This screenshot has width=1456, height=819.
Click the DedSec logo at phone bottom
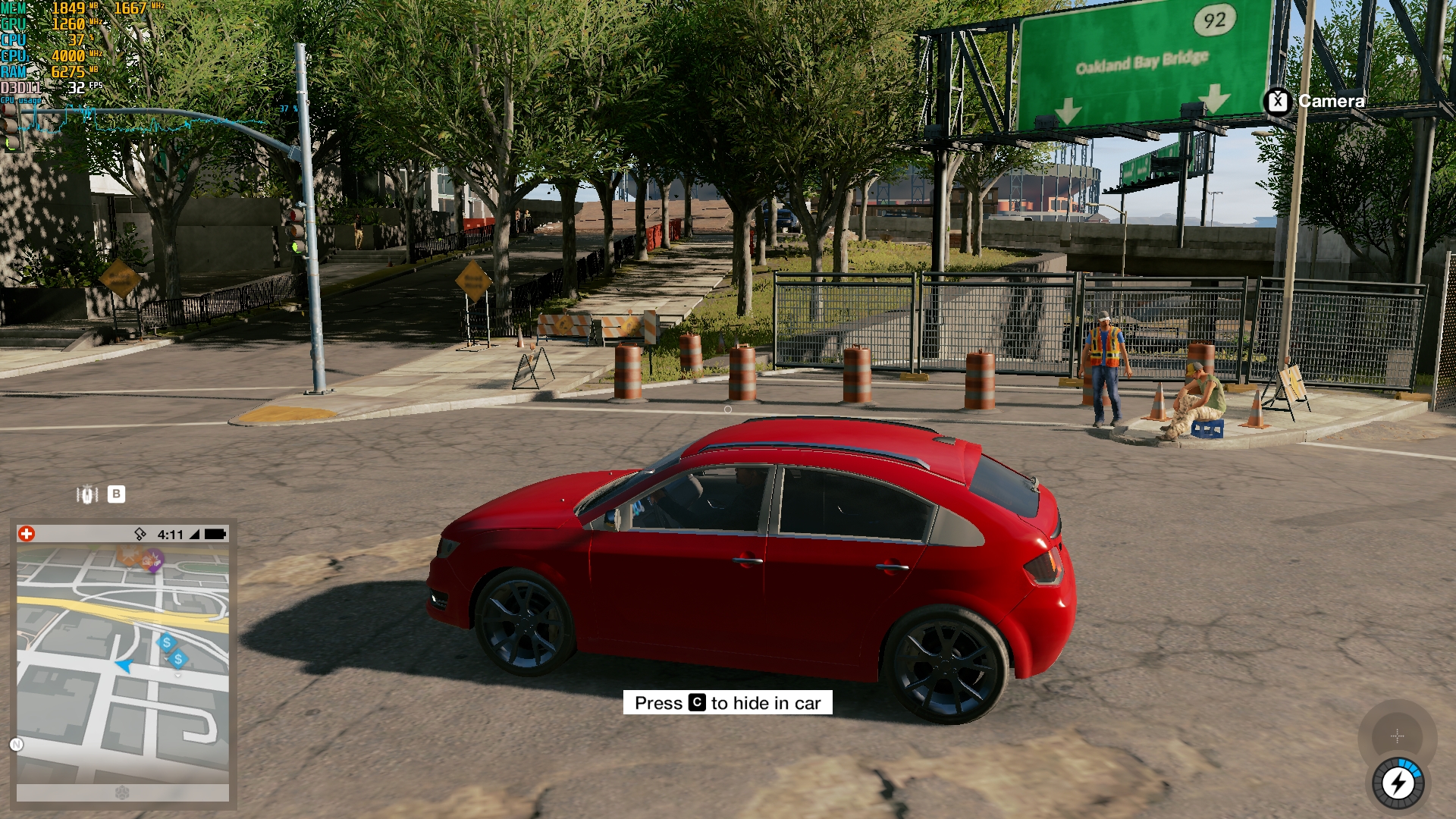click(x=122, y=792)
